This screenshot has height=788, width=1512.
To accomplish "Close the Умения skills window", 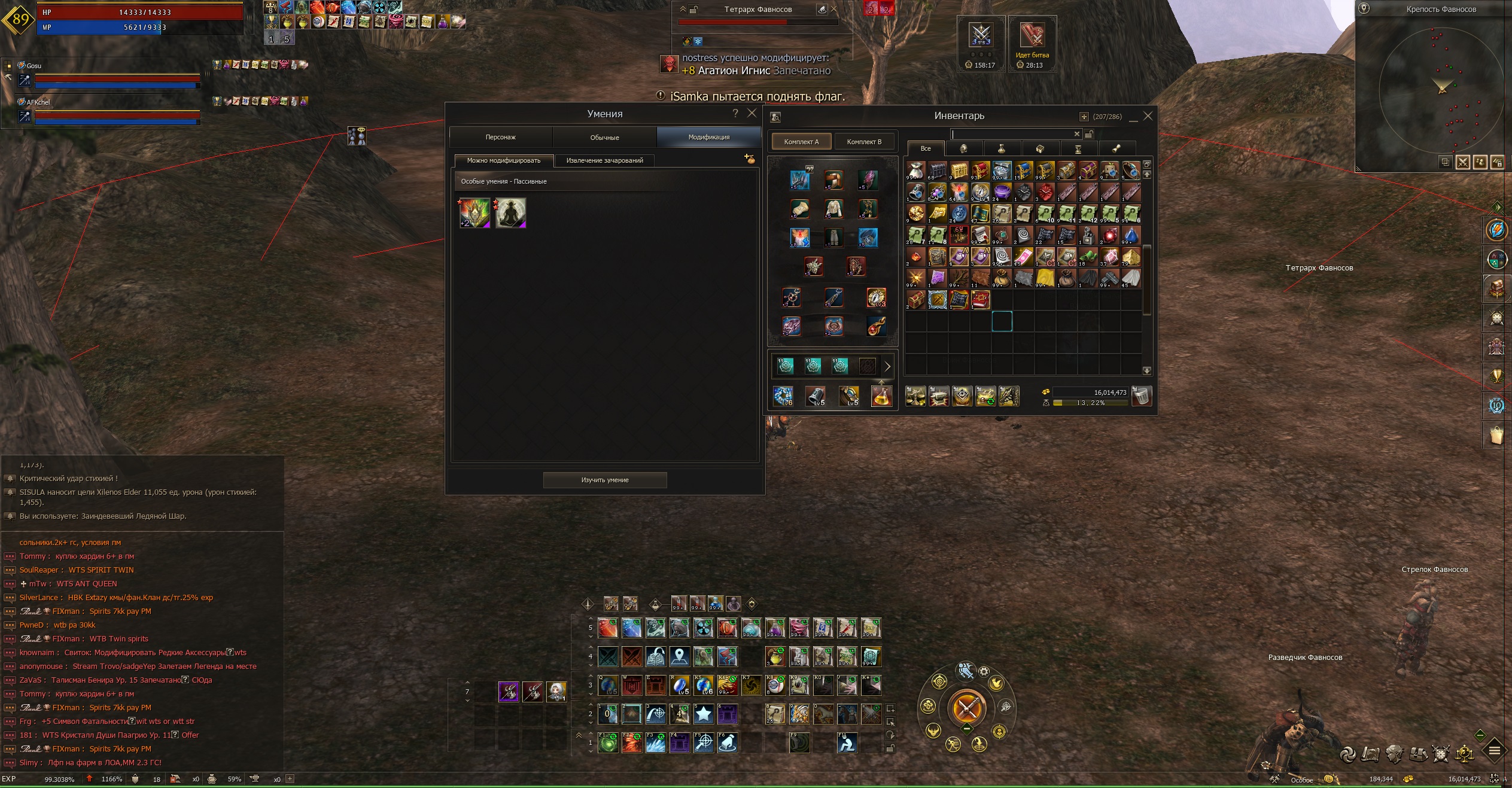I will (752, 113).
